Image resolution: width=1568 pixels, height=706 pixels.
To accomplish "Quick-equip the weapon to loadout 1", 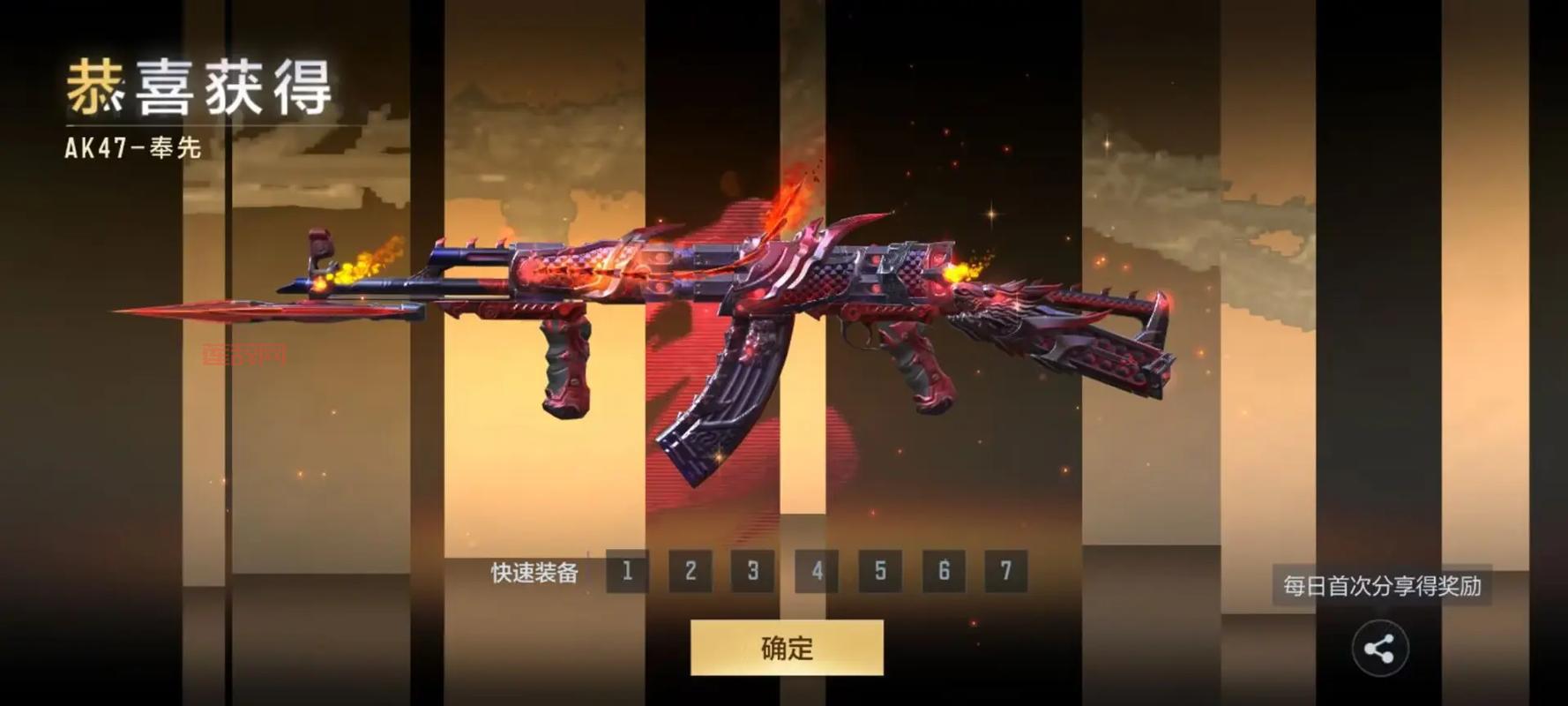I will click(x=627, y=571).
